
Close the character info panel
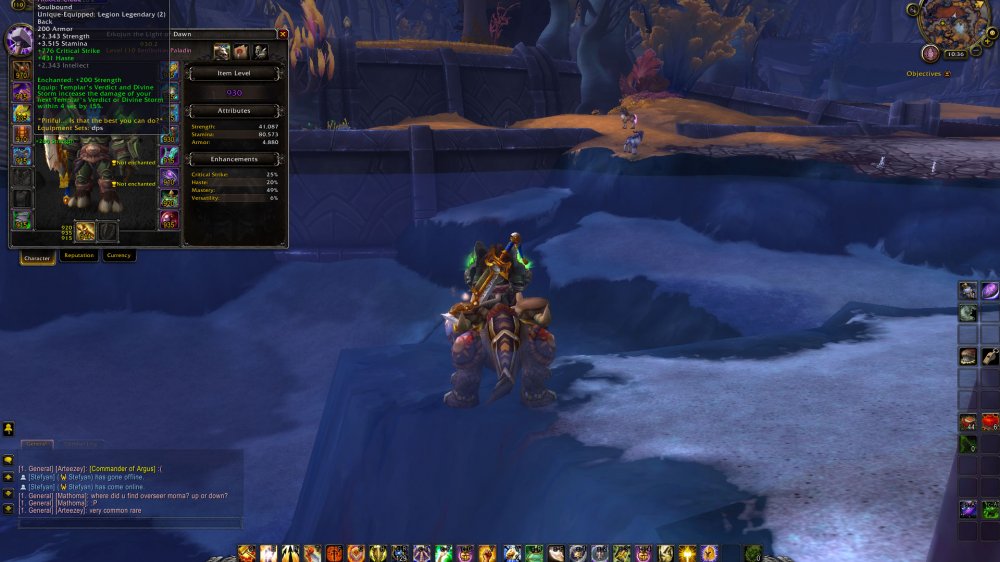pos(282,34)
